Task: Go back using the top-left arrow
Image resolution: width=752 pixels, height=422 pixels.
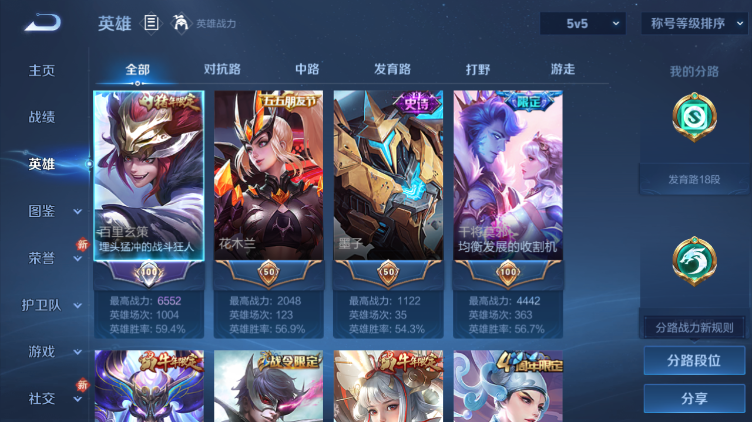Action: (x=41, y=23)
